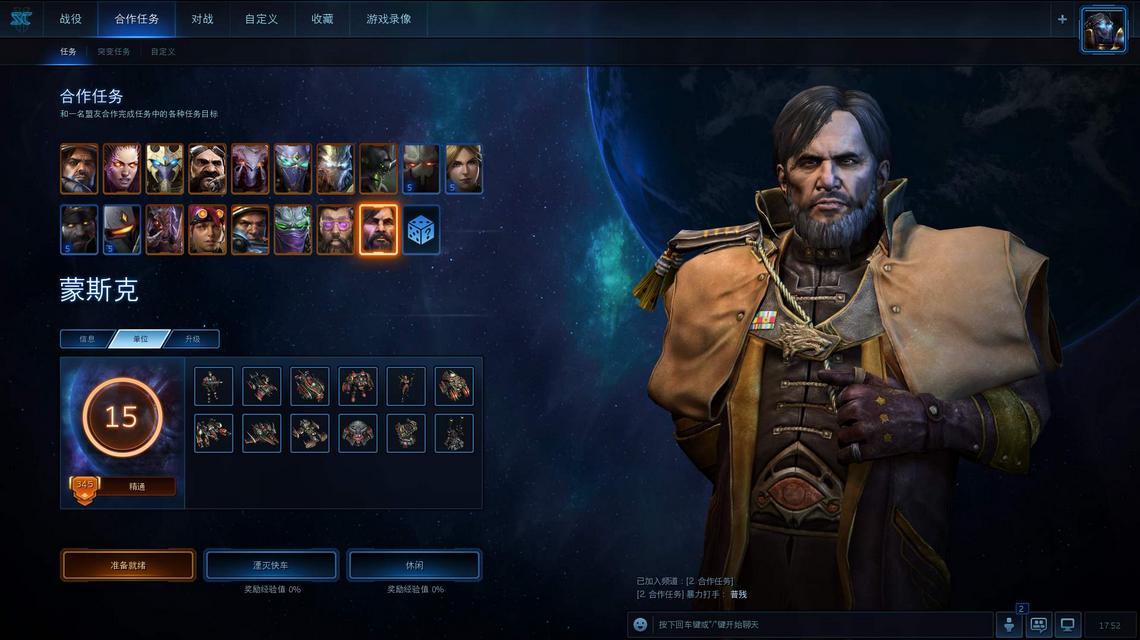Open the player profile avatar
The image size is (1140, 640).
1103,30
